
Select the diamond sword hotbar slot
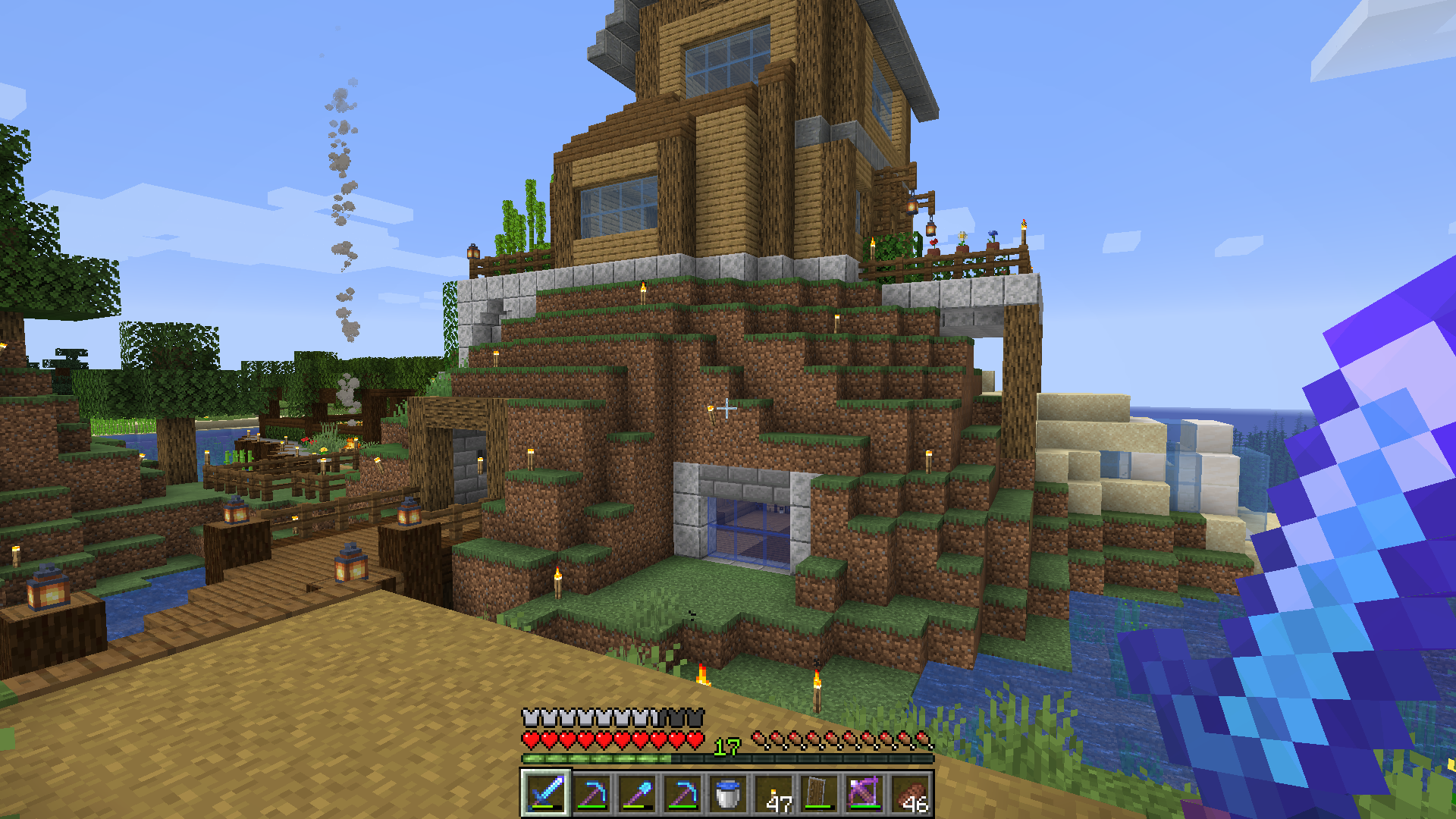(545, 793)
